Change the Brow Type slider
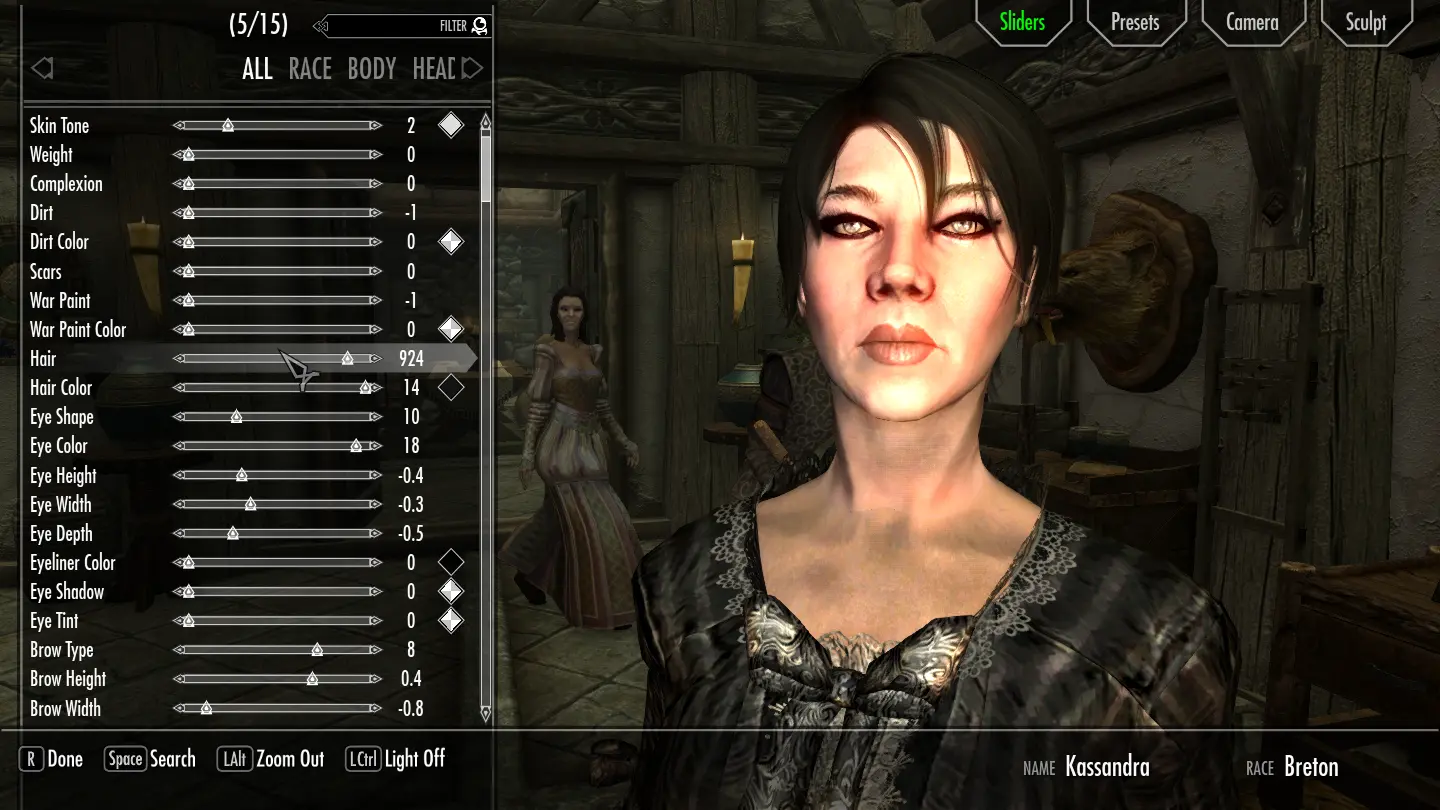This screenshot has width=1440, height=810. (277, 650)
